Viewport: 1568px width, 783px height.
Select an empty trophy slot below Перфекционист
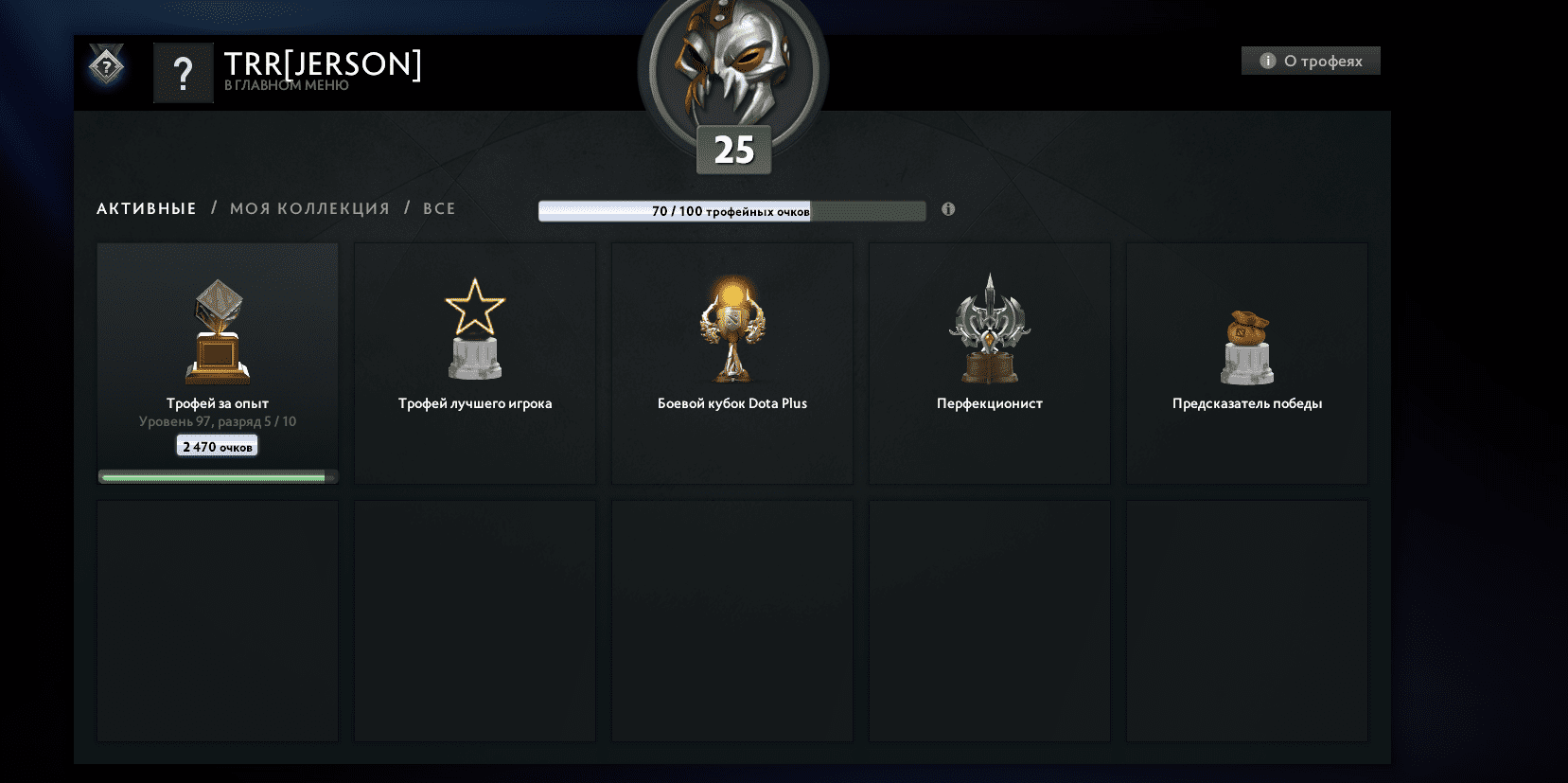point(989,620)
